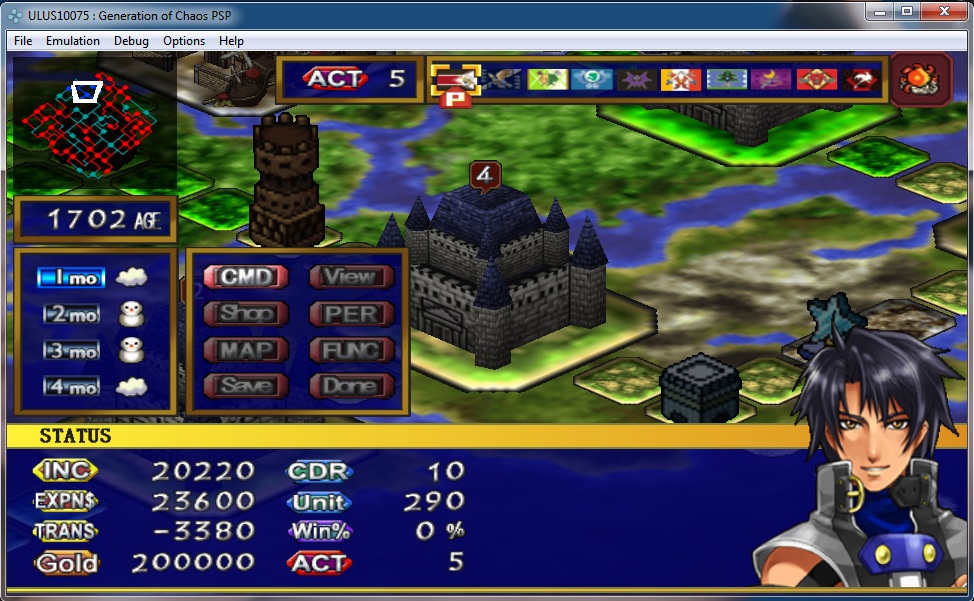Image resolution: width=974 pixels, height=601 pixels.
Task: Select the 2 mo forecast row
Action: coord(72,315)
